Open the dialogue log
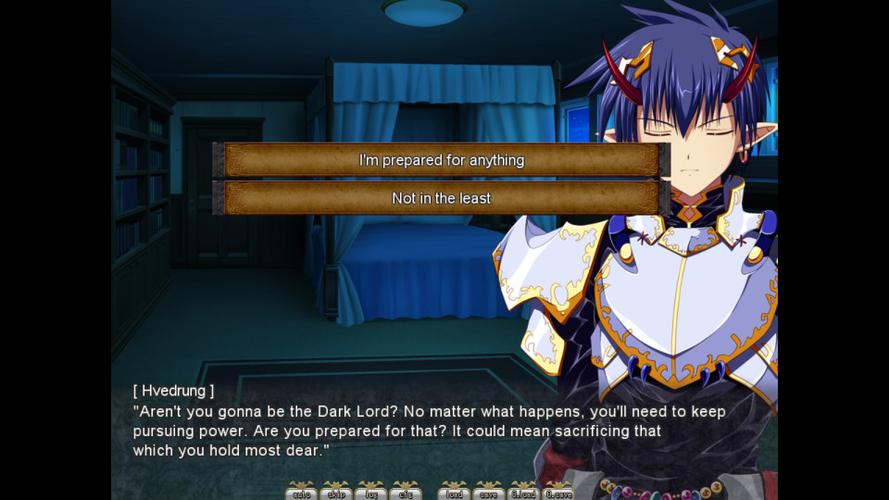This screenshot has height=500, width=889. 370,492
